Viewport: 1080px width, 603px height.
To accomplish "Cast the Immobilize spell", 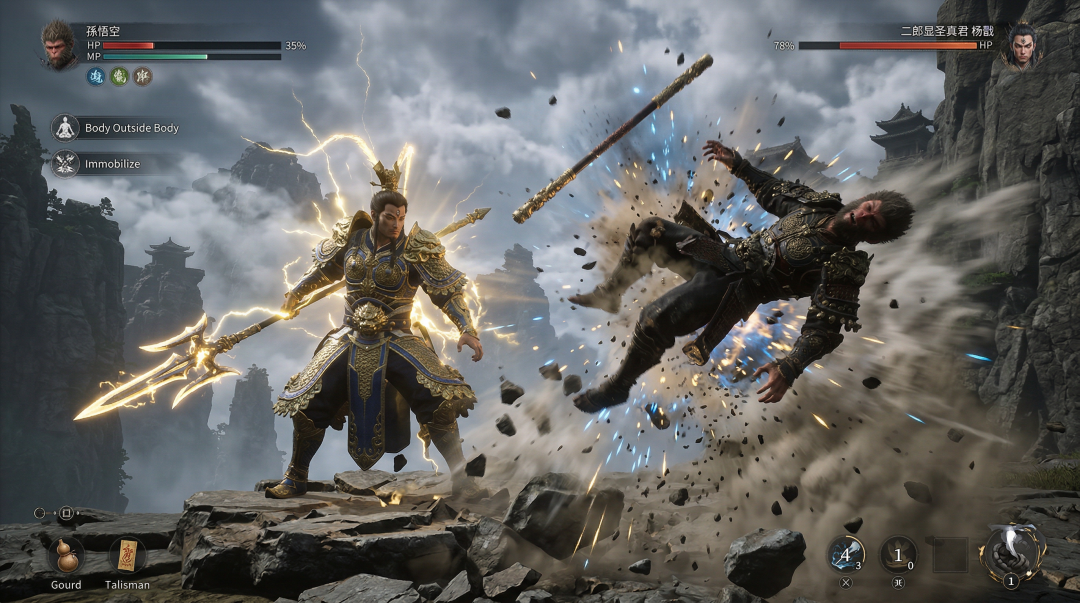I will [66, 163].
